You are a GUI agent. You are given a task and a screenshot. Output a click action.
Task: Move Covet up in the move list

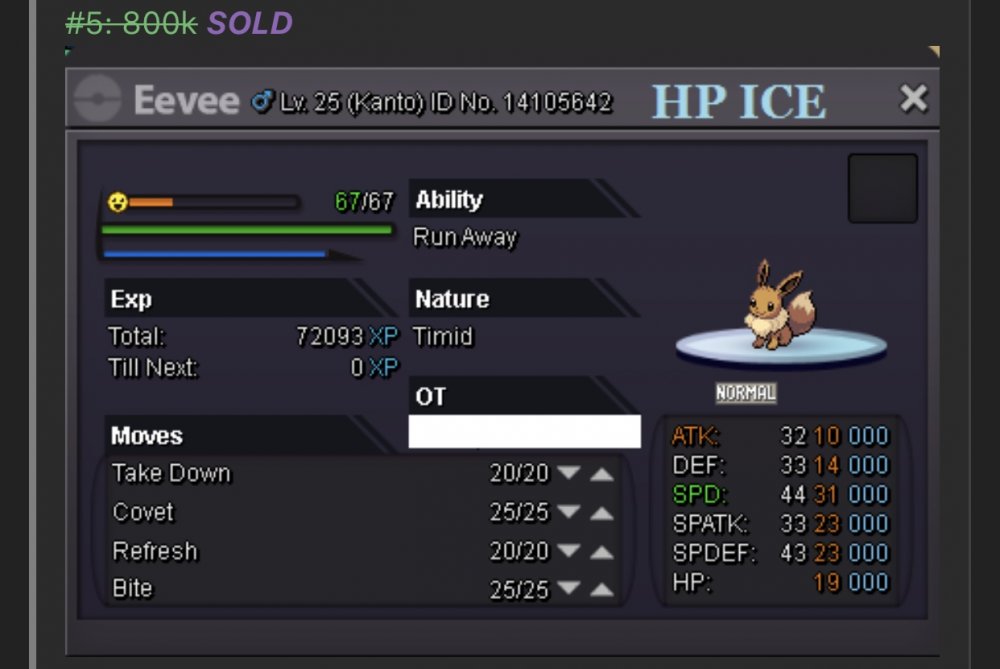coord(601,513)
